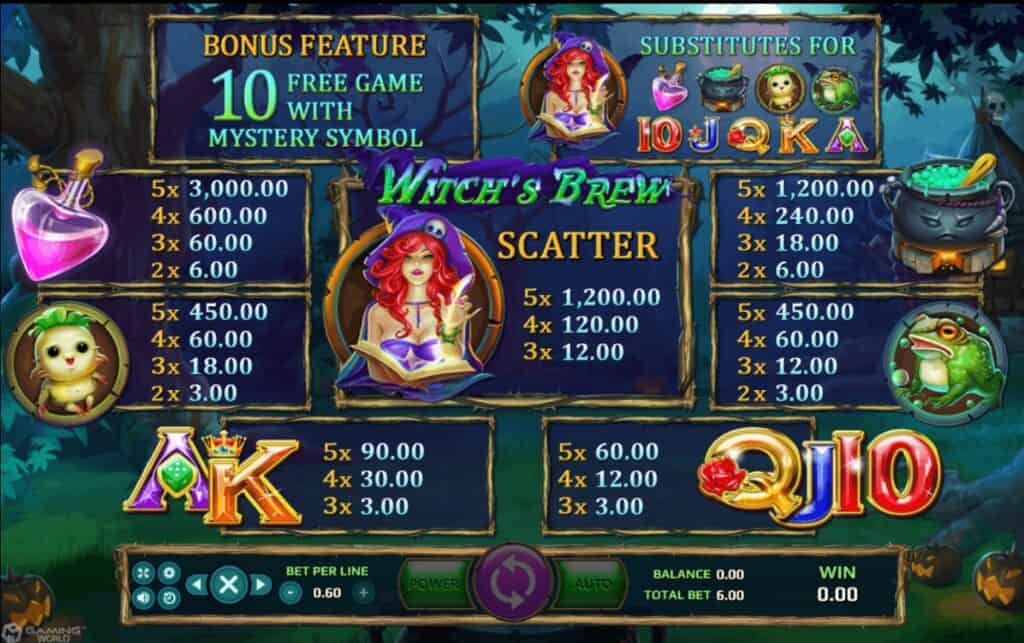Go to the previous paytable page
The image size is (1024, 643).
point(196,584)
